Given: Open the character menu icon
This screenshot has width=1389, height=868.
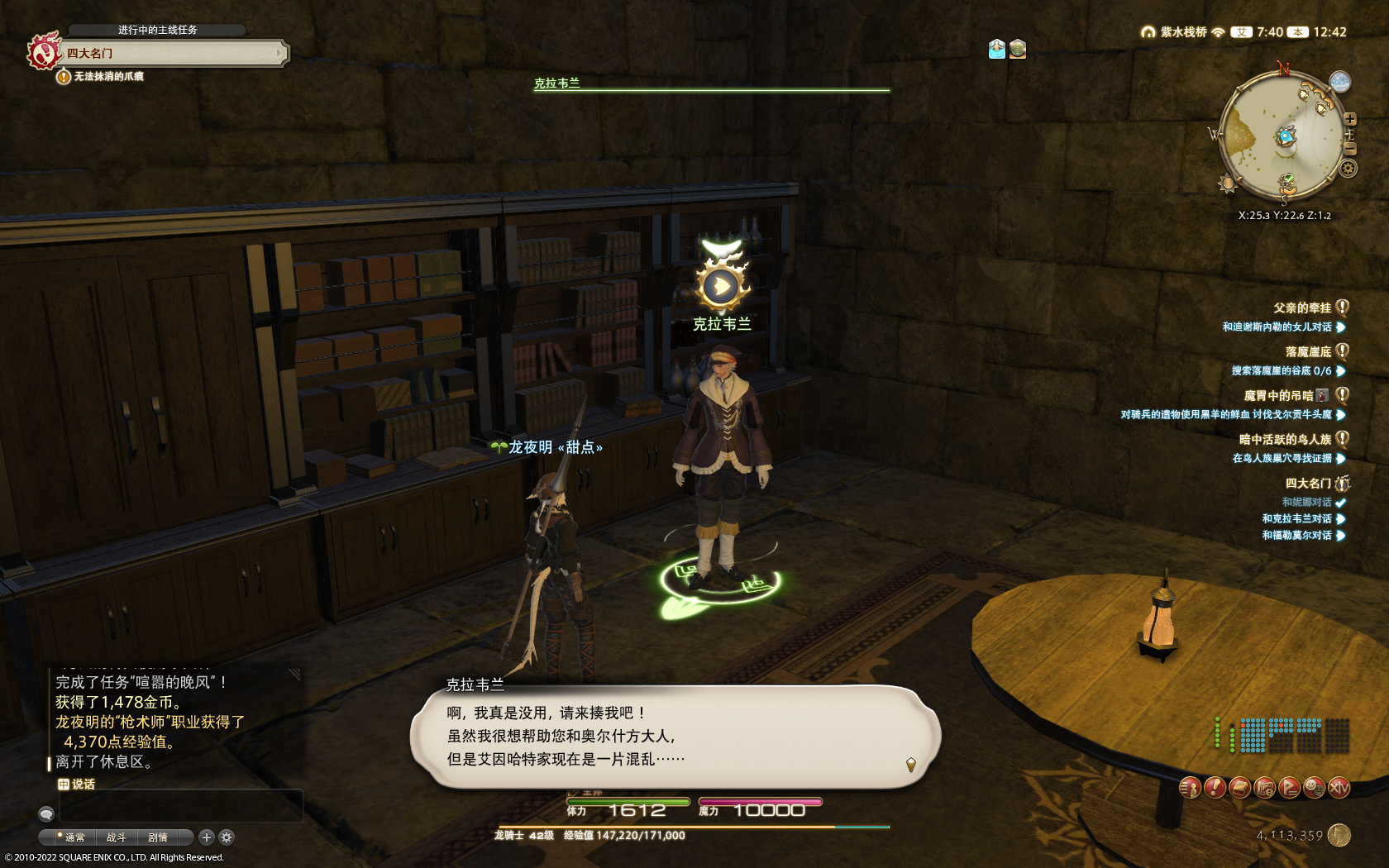Looking at the screenshot, I should tap(1190, 788).
